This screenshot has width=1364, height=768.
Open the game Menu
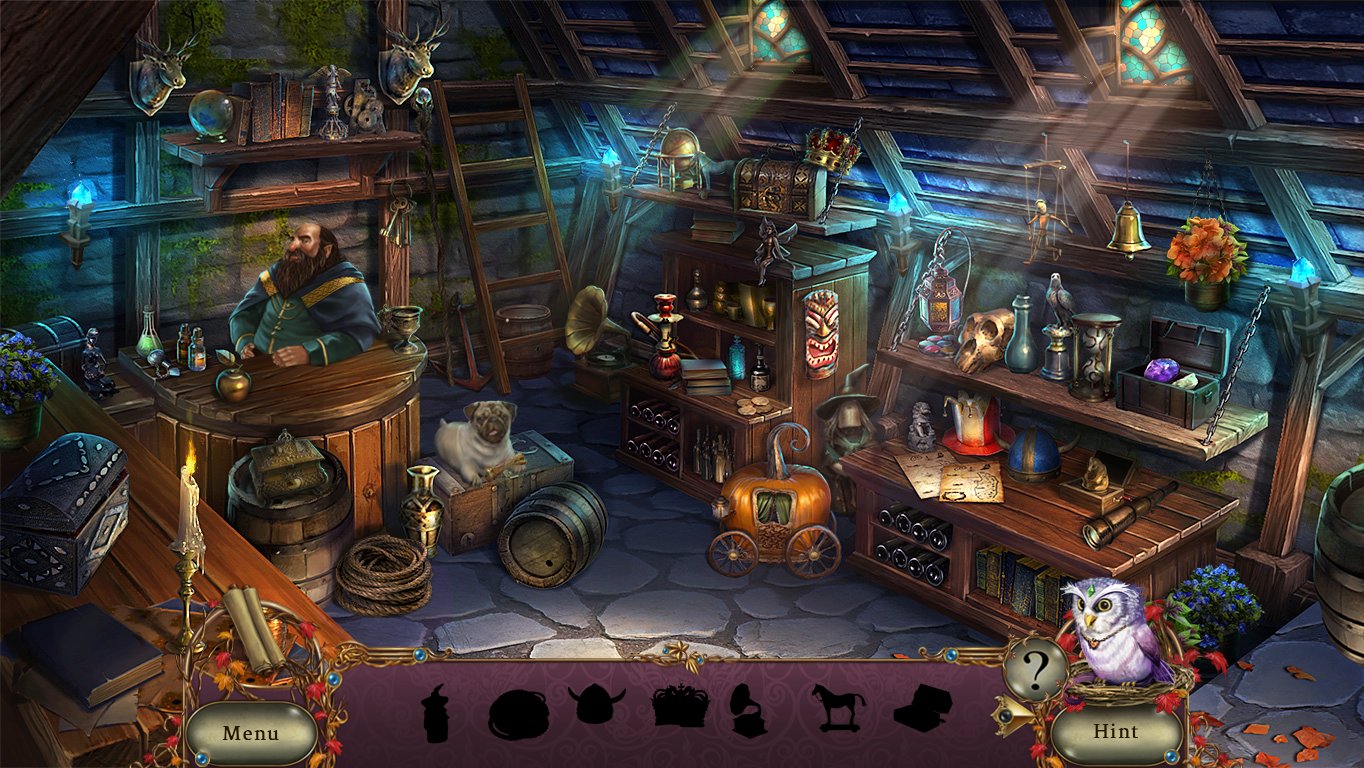click(x=252, y=733)
